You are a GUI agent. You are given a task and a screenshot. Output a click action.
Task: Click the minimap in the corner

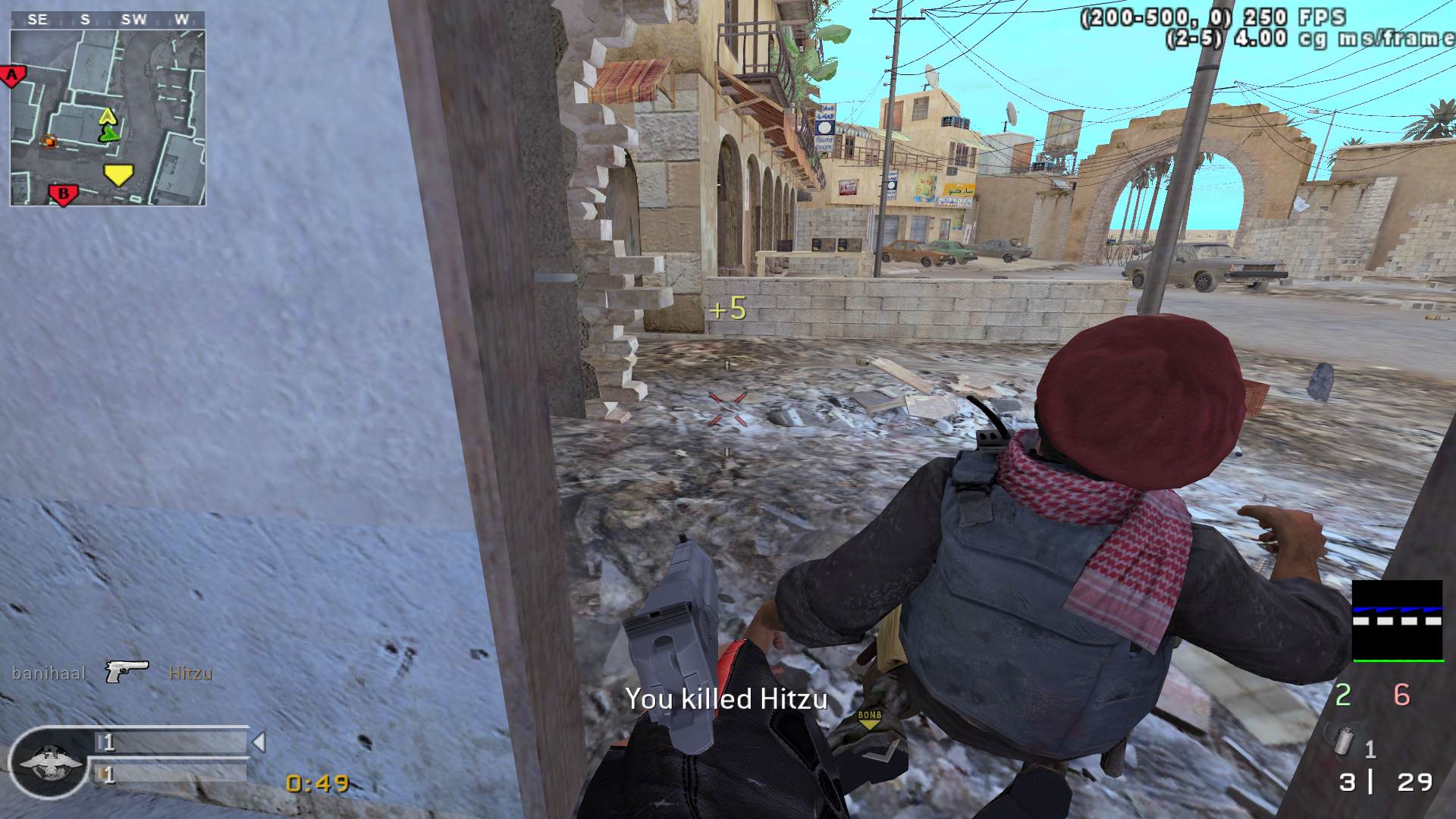108,118
